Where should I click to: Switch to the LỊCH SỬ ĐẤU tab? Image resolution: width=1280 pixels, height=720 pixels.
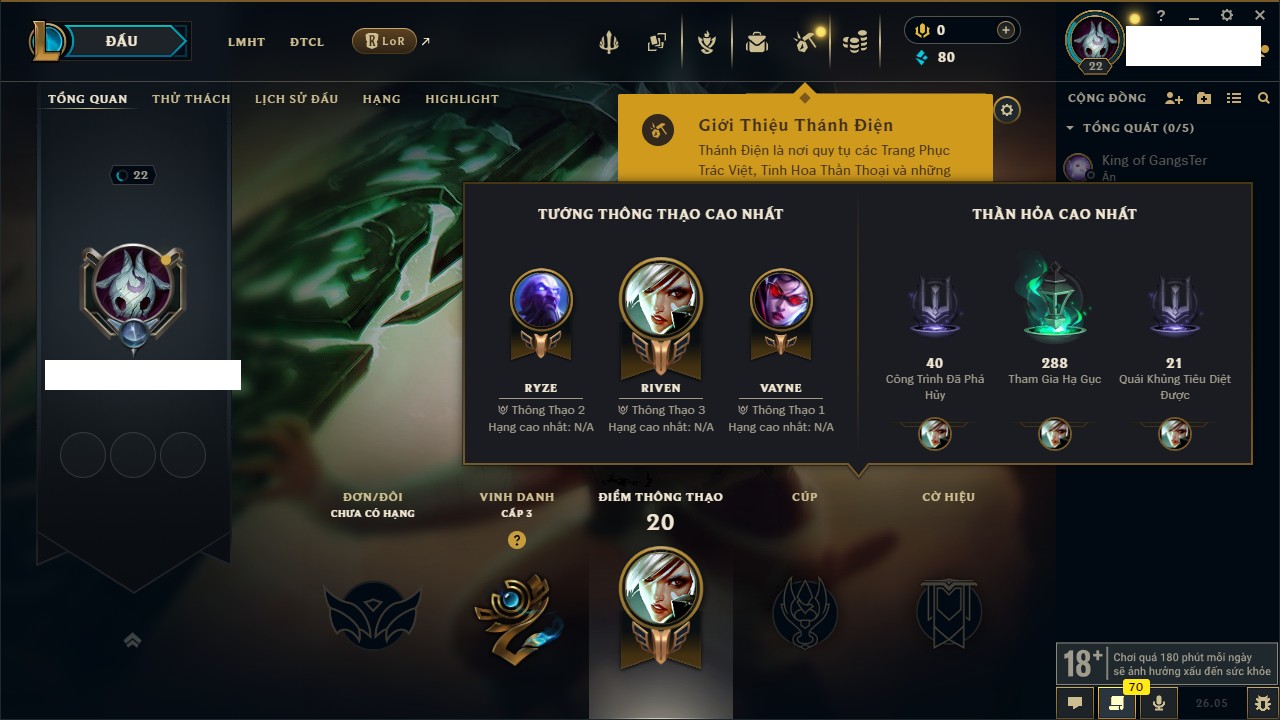coord(296,99)
